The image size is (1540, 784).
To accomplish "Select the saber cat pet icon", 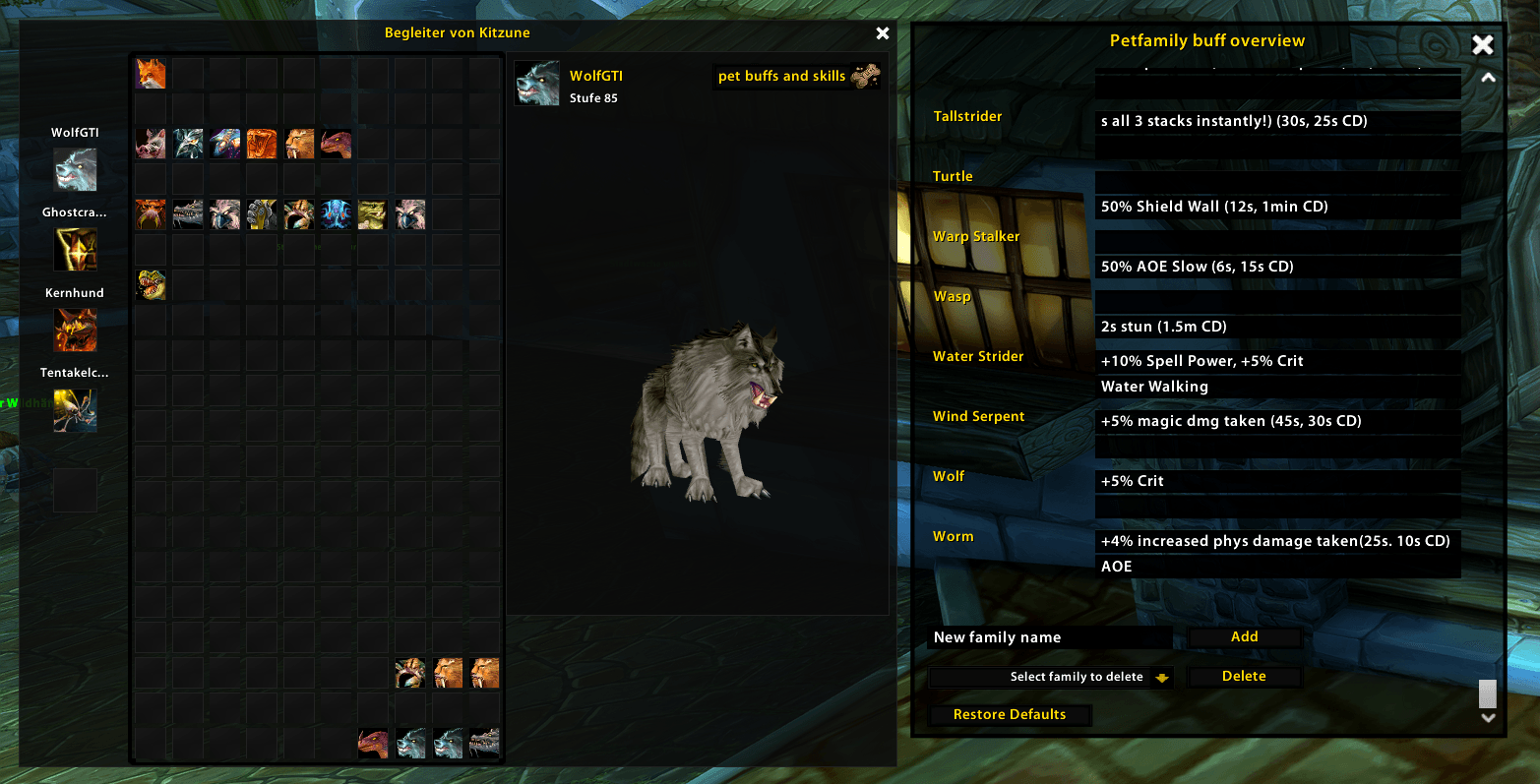I will tap(299, 143).
